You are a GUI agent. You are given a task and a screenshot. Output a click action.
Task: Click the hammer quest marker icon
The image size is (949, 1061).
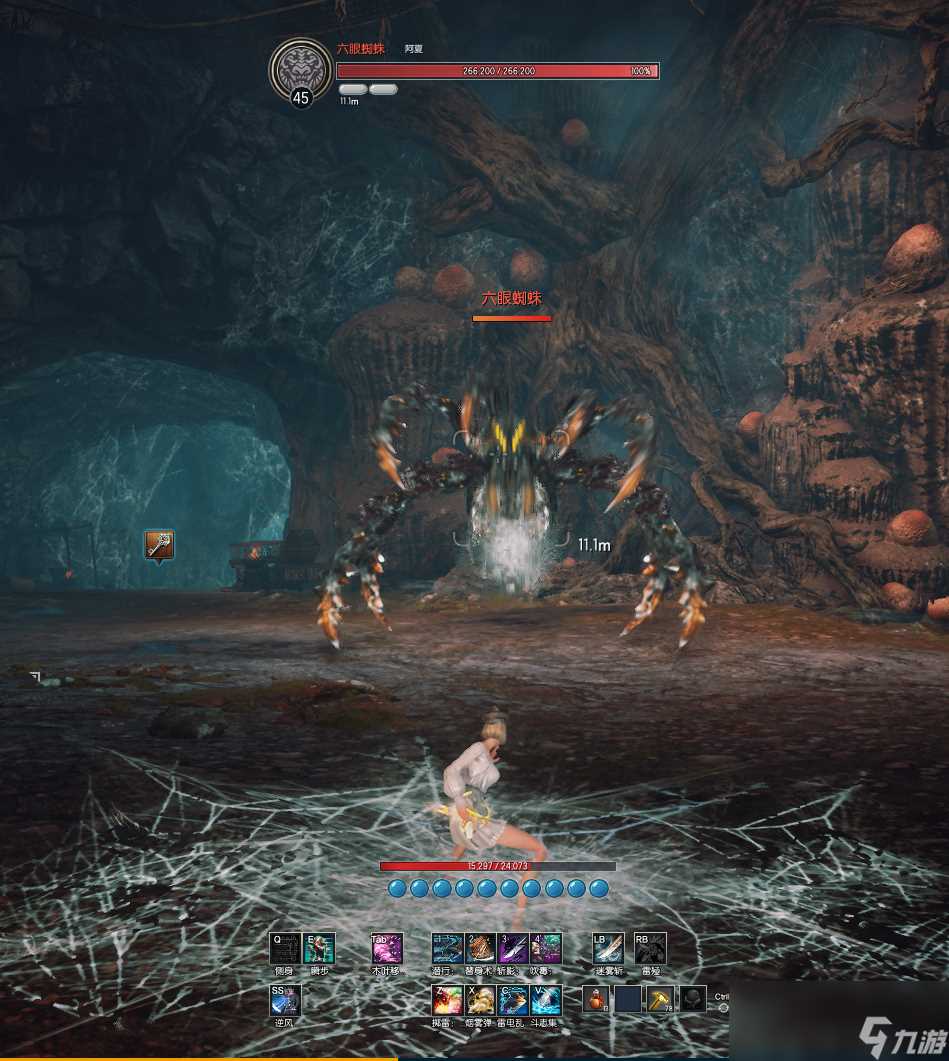(158, 545)
